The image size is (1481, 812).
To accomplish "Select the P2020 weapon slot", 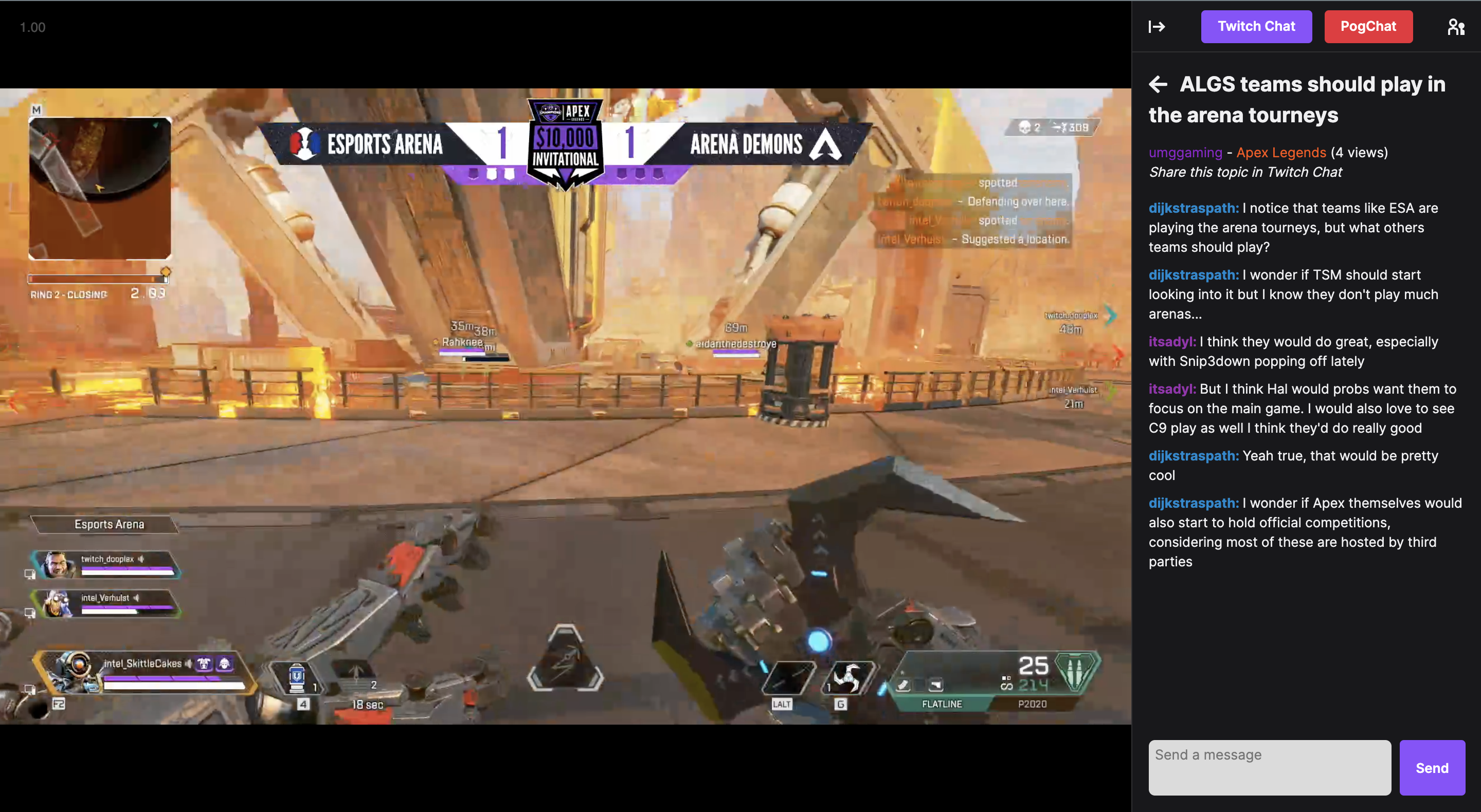I will click(1032, 704).
